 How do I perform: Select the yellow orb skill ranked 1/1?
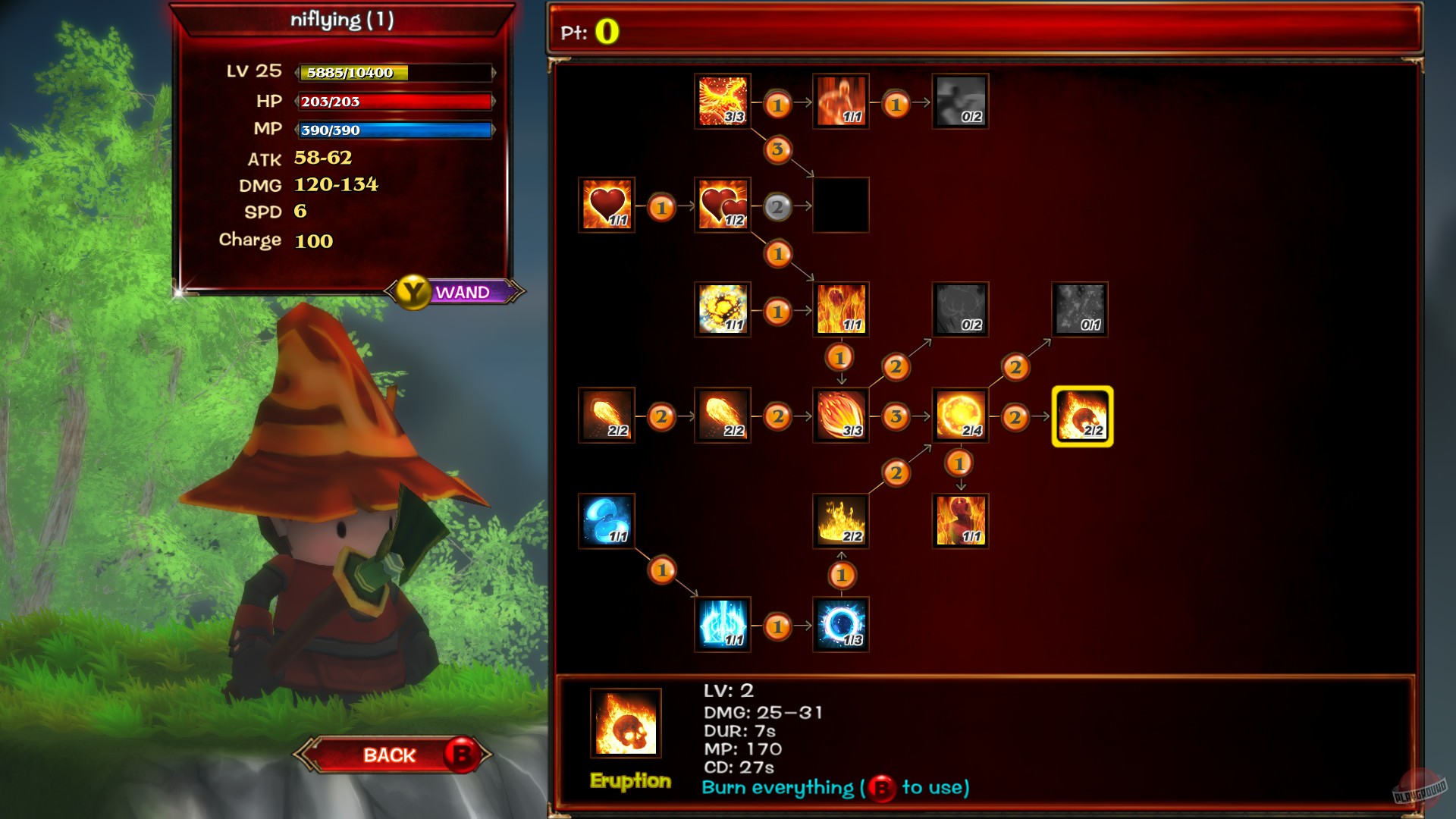(x=722, y=309)
